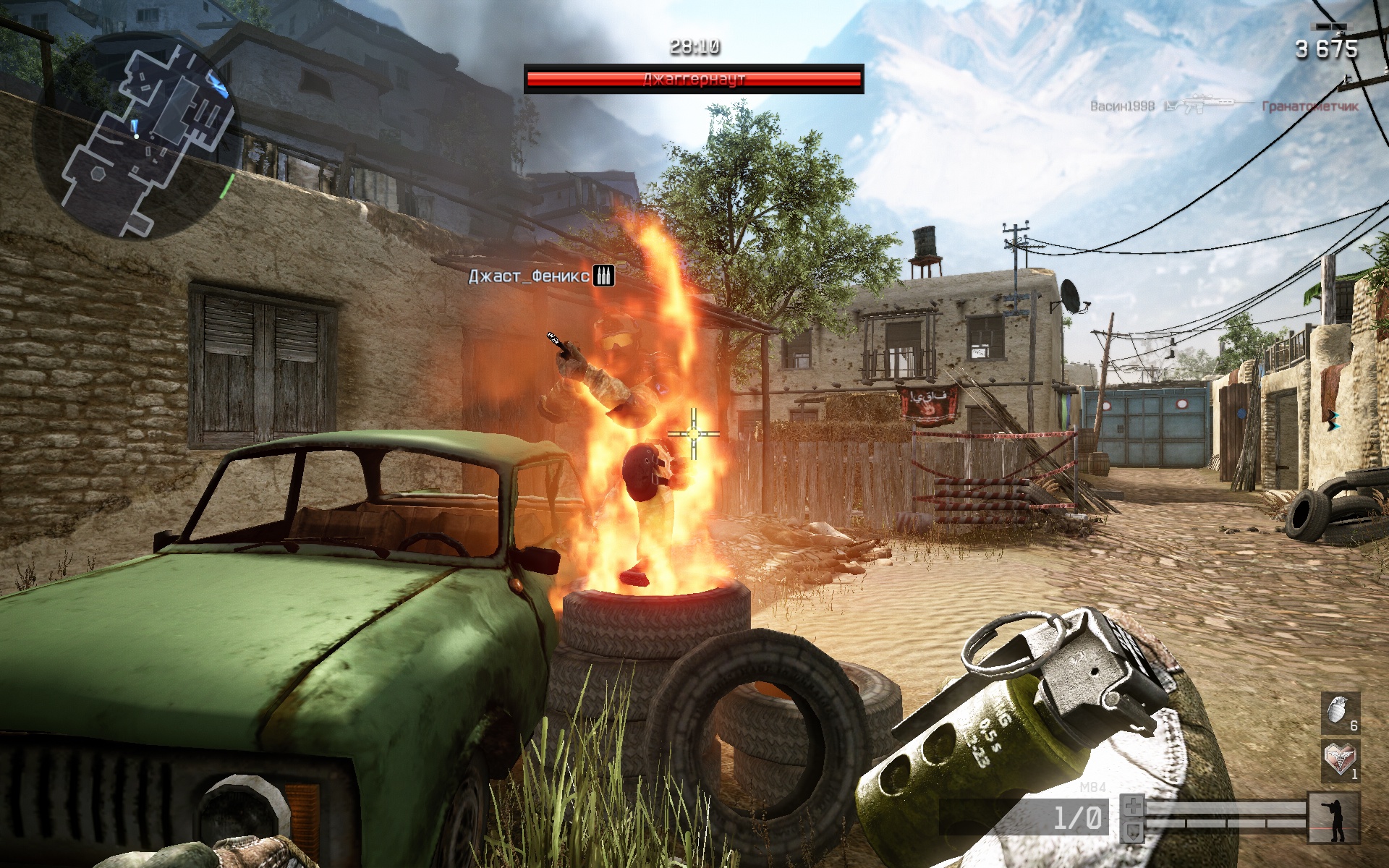Use the winged heart resurrection token
The width and height of the screenshot is (1389, 868).
pyautogui.click(x=1340, y=759)
